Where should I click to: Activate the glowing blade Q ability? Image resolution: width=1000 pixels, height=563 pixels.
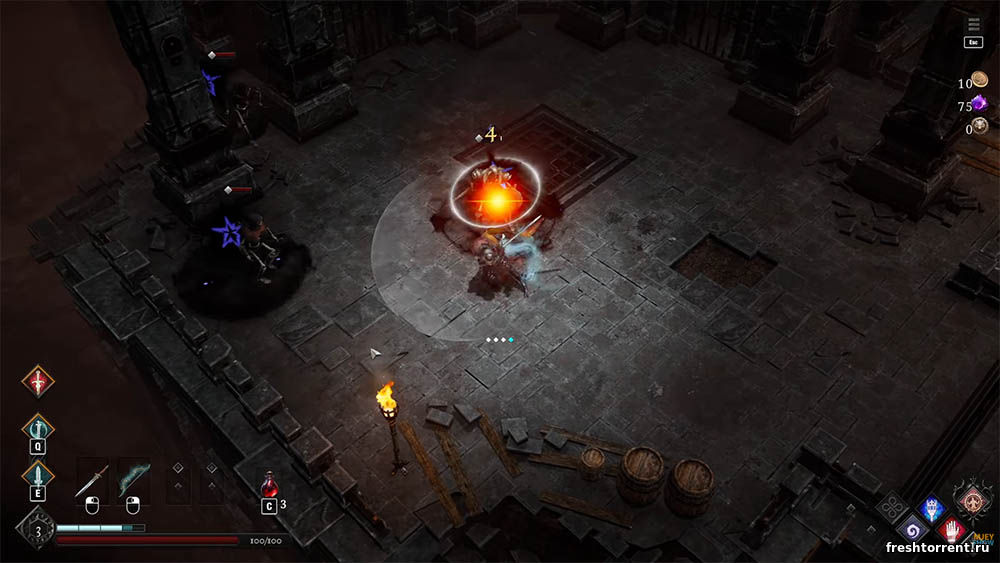[x=38, y=429]
